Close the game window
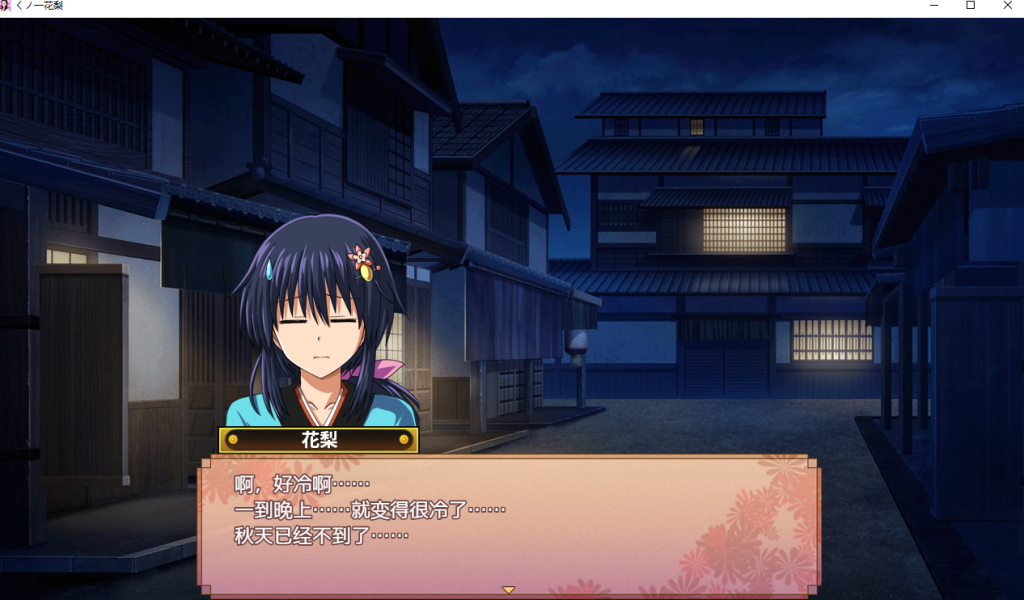Viewport: 1024px width, 600px height. [1007, 6]
